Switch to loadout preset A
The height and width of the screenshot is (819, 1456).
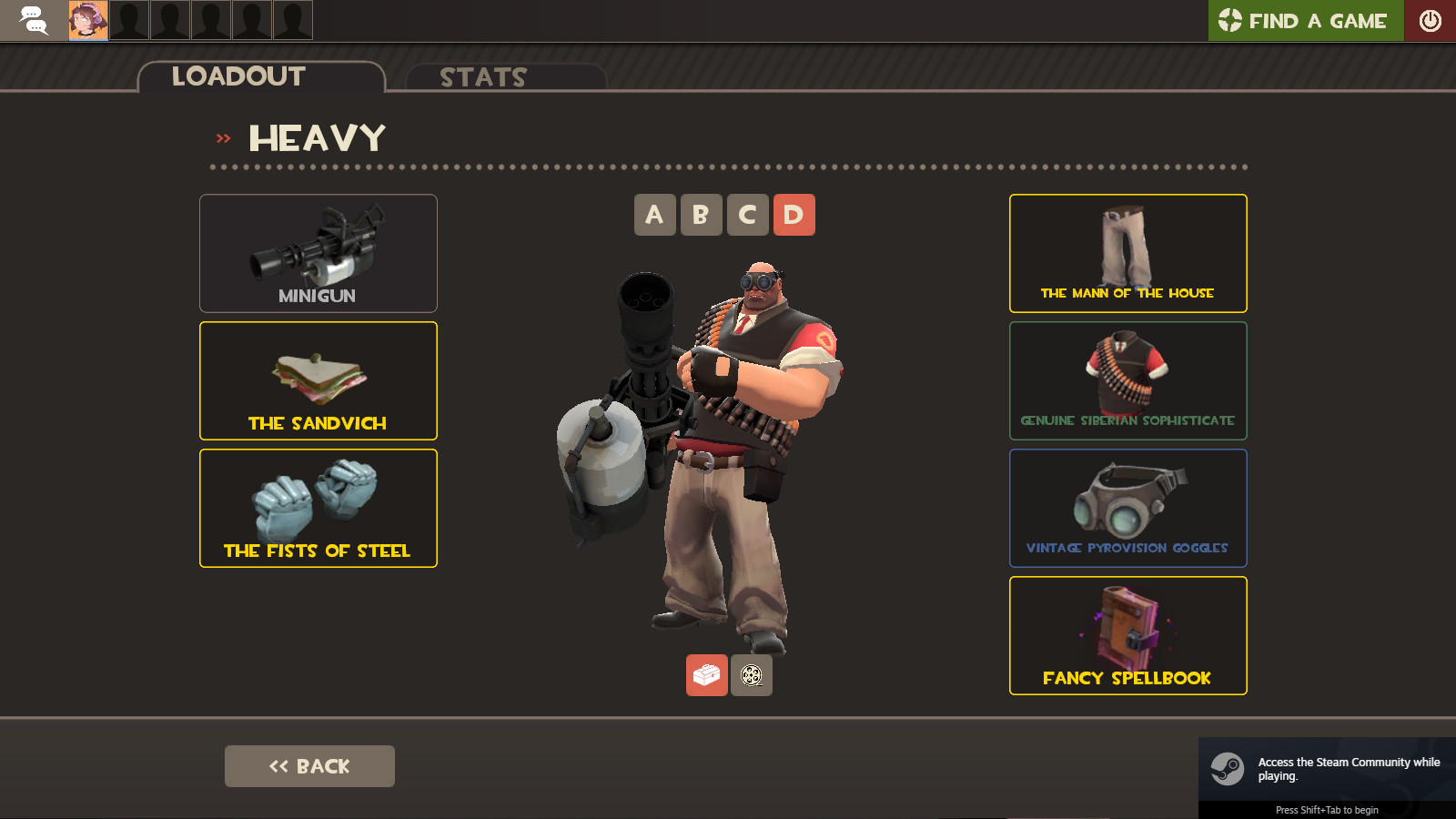pos(655,215)
